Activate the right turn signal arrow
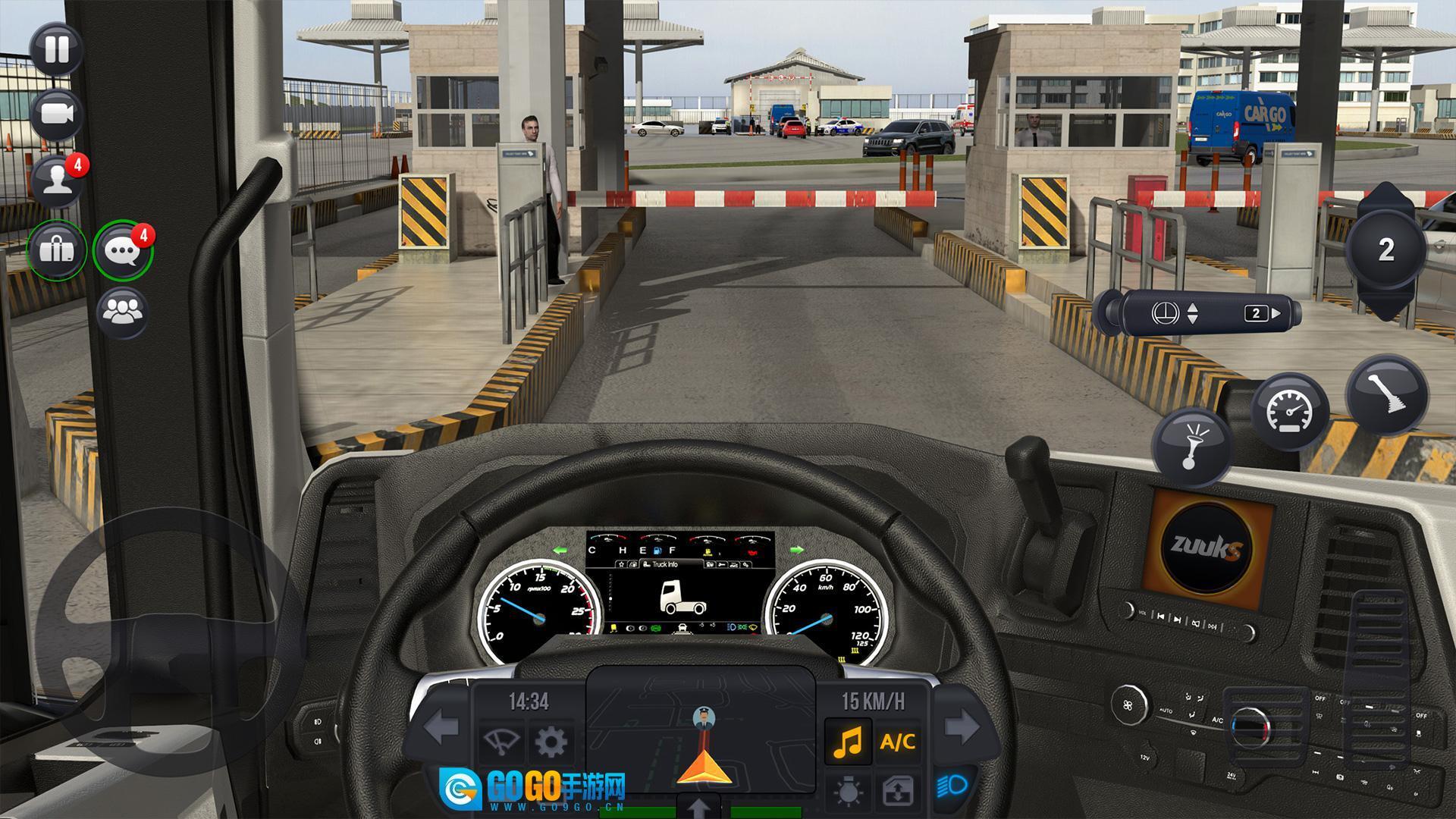The image size is (1456, 819). (962, 726)
